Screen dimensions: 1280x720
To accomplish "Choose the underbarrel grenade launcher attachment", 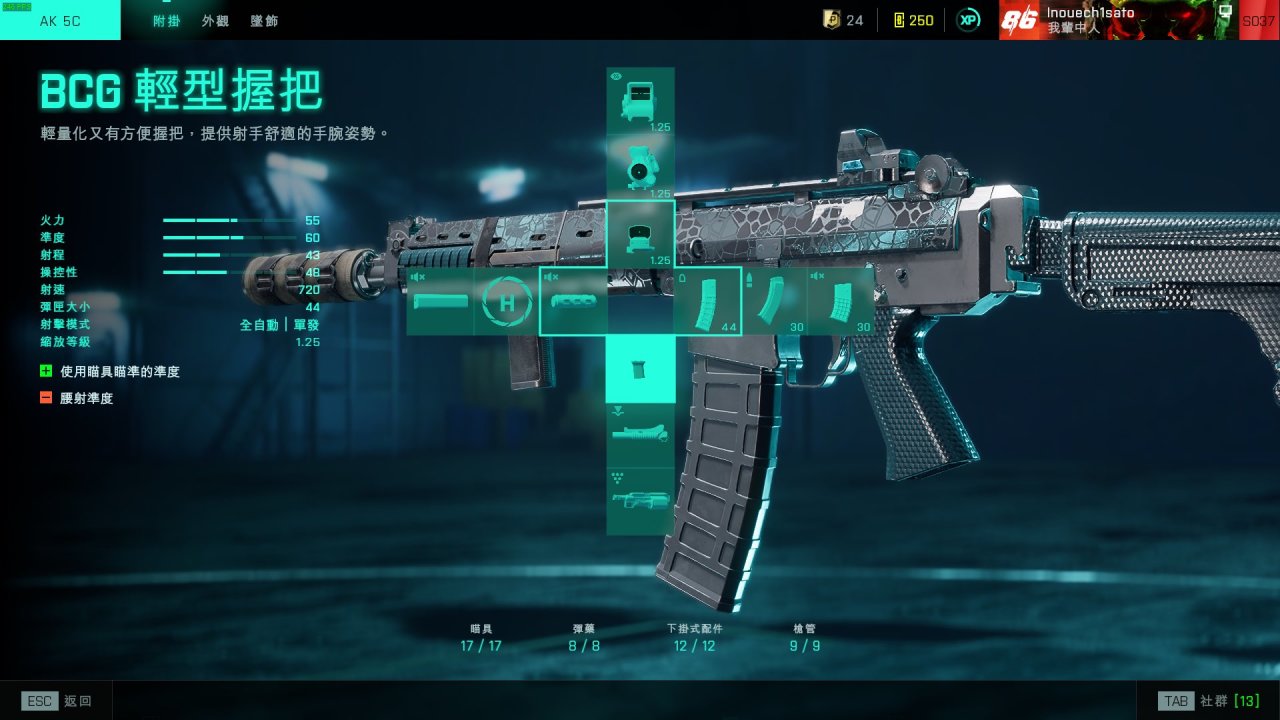I will point(640,435).
